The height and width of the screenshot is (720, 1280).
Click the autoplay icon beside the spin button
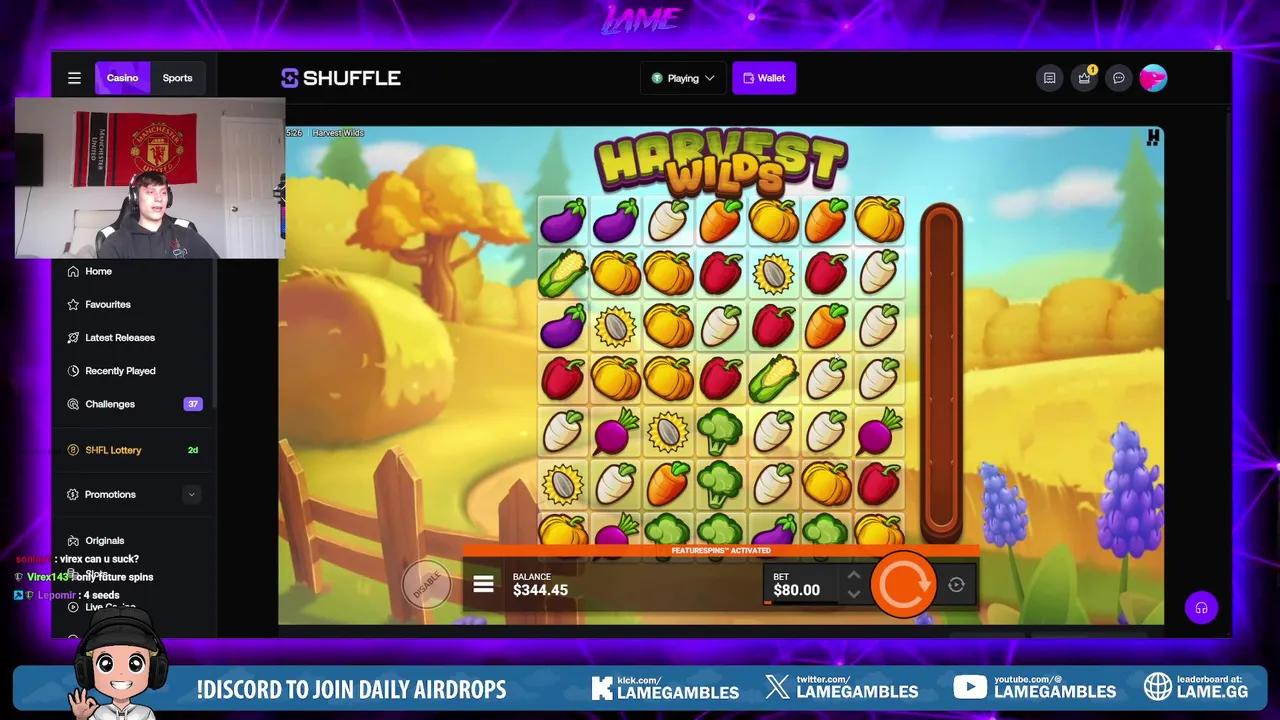tap(955, 584)
